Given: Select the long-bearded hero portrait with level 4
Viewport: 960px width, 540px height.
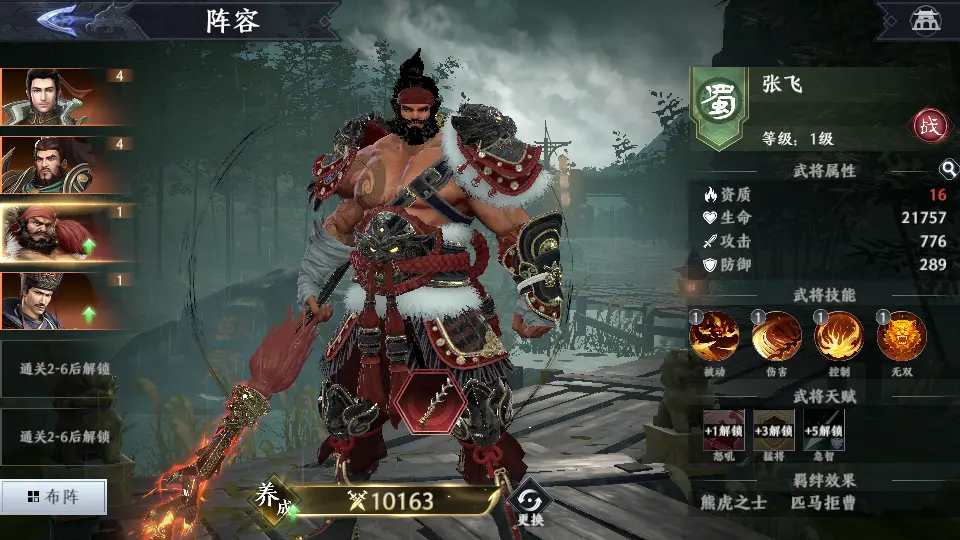Looking at the screenshot, I should click(x=48, y=165).
